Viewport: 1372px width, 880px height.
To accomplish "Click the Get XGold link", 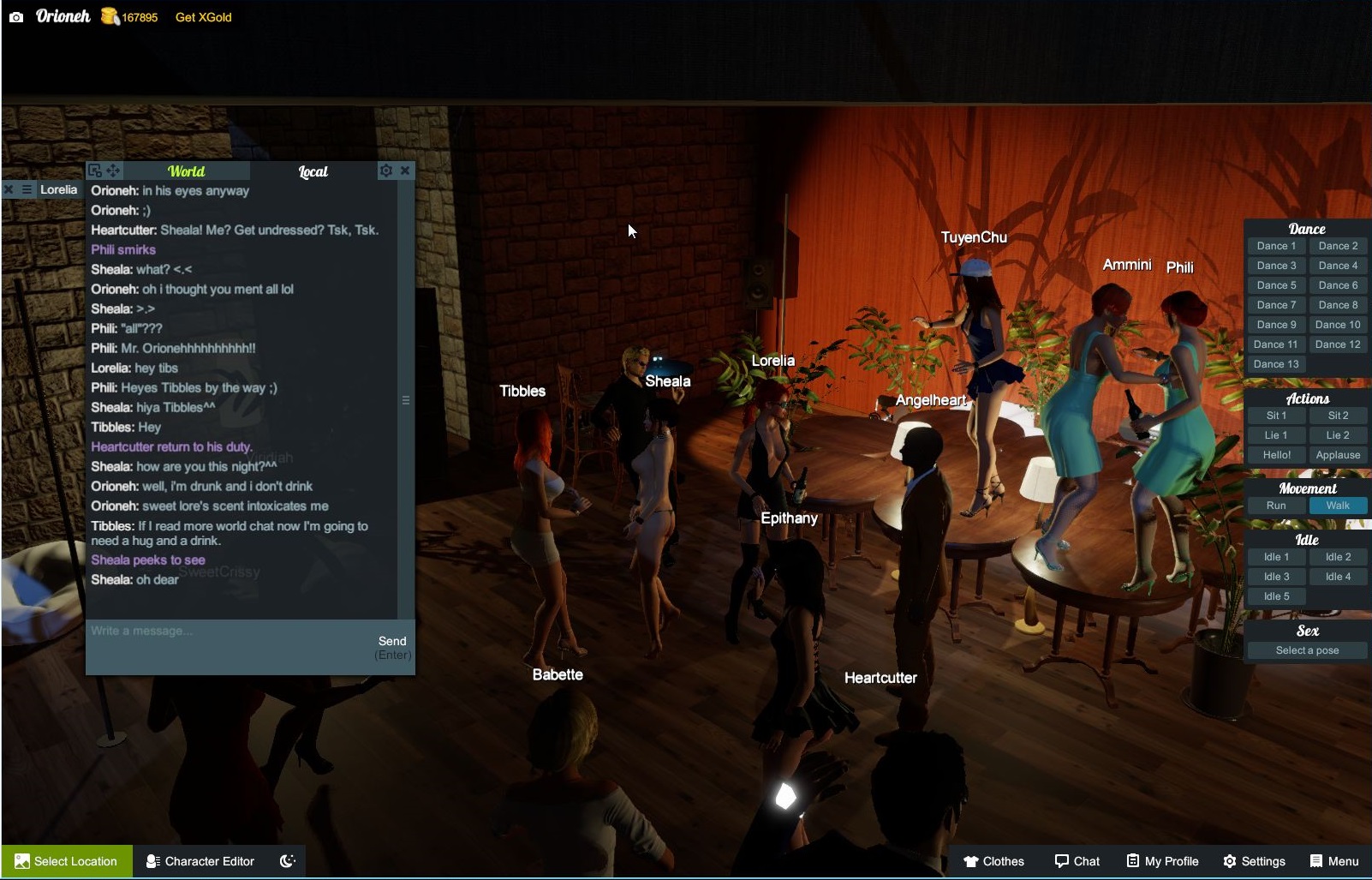I will [x=203, y=16].
